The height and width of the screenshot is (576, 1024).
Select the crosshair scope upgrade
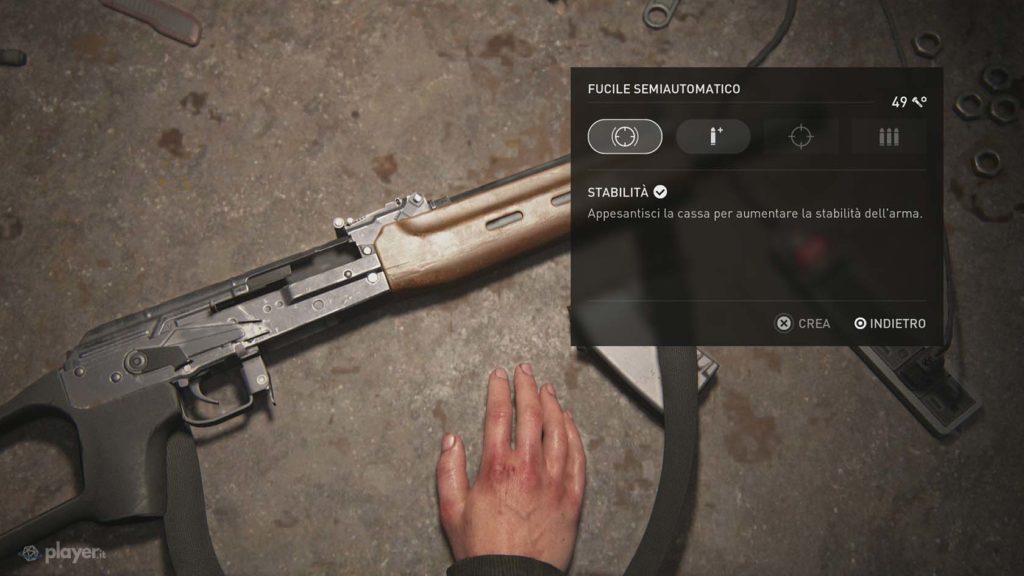(800, 137)
